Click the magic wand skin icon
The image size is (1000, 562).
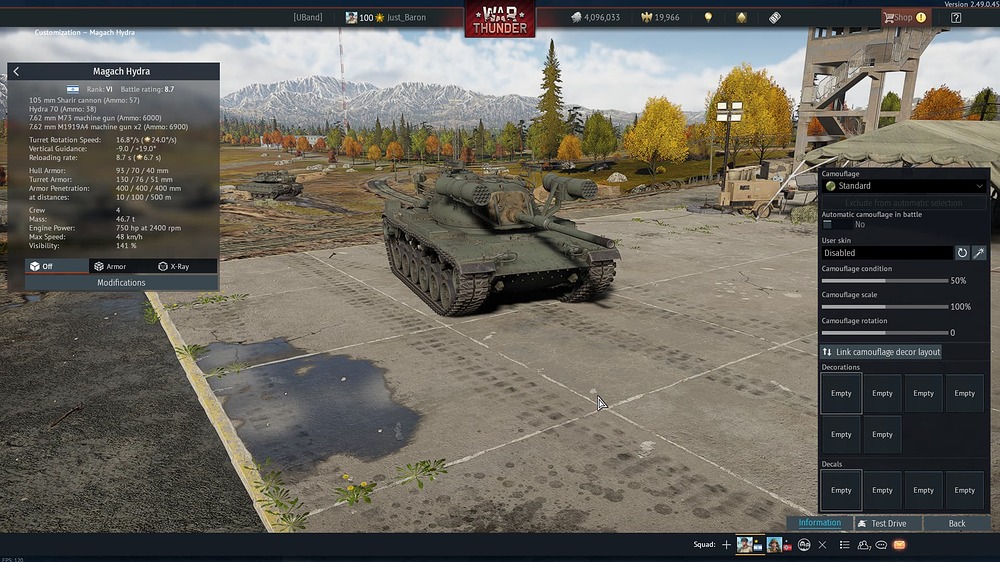pos(979,253)
